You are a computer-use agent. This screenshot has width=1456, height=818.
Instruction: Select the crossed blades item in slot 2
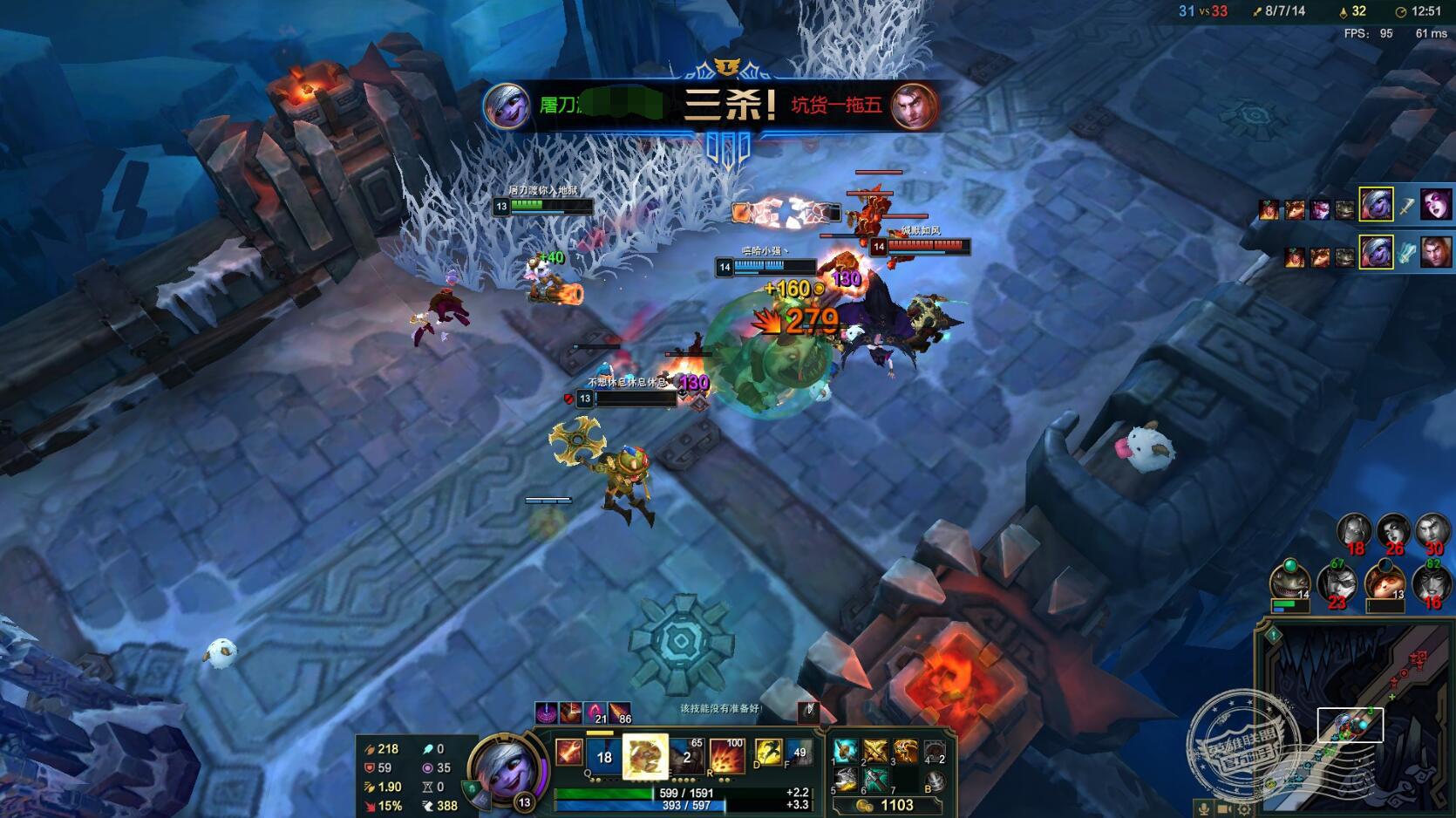coord(875,751)
